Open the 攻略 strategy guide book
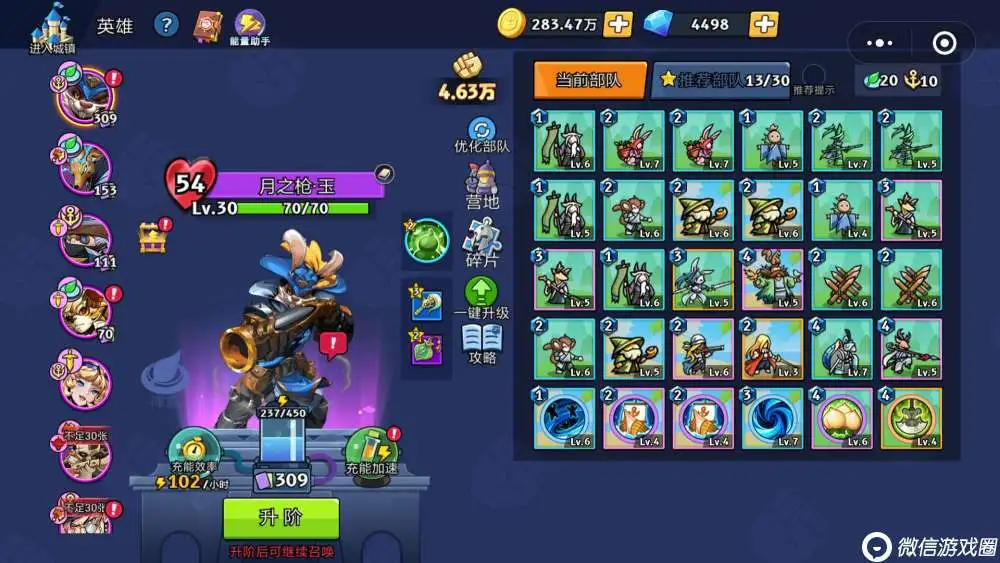 pyautogui.click(x=482, y=343)
